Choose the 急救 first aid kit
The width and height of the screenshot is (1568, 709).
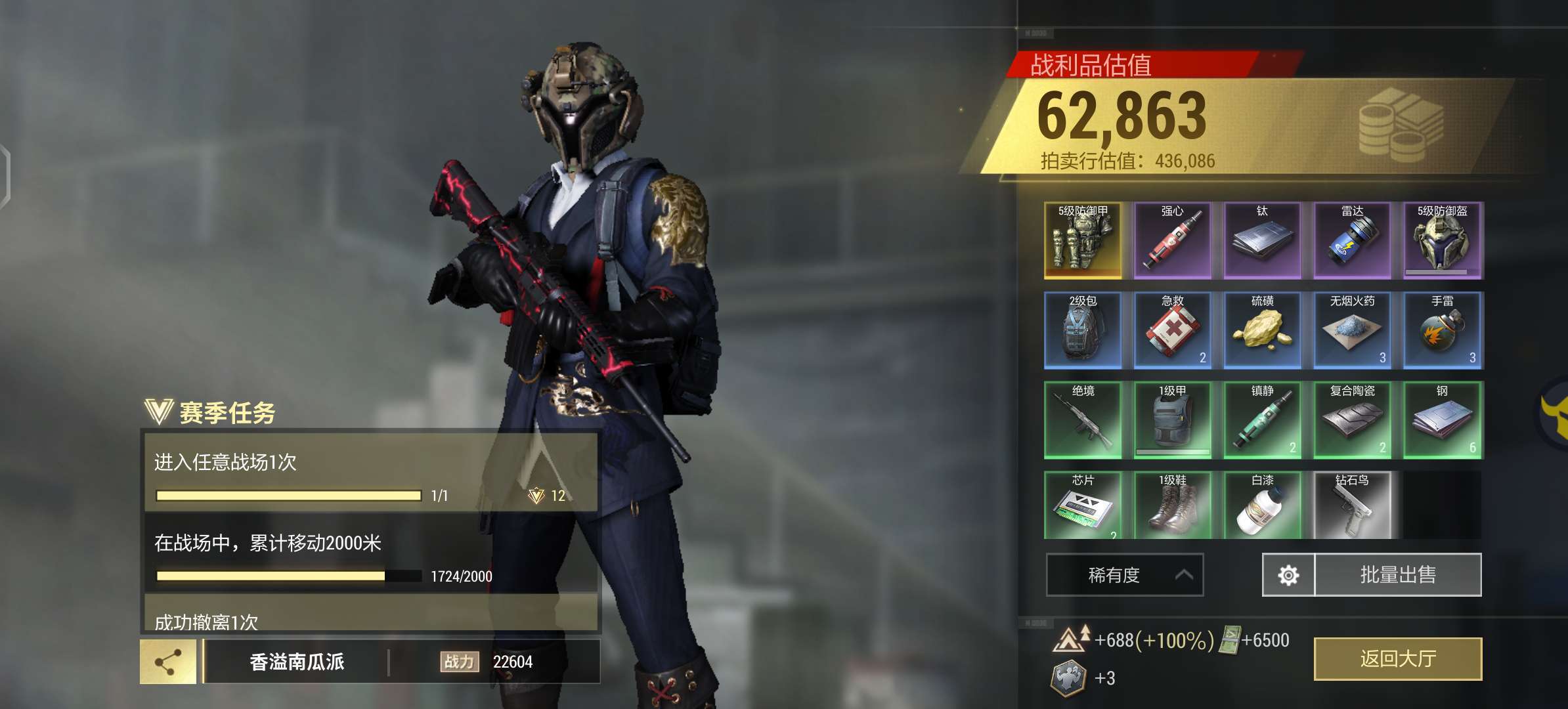pos(1173,330)
